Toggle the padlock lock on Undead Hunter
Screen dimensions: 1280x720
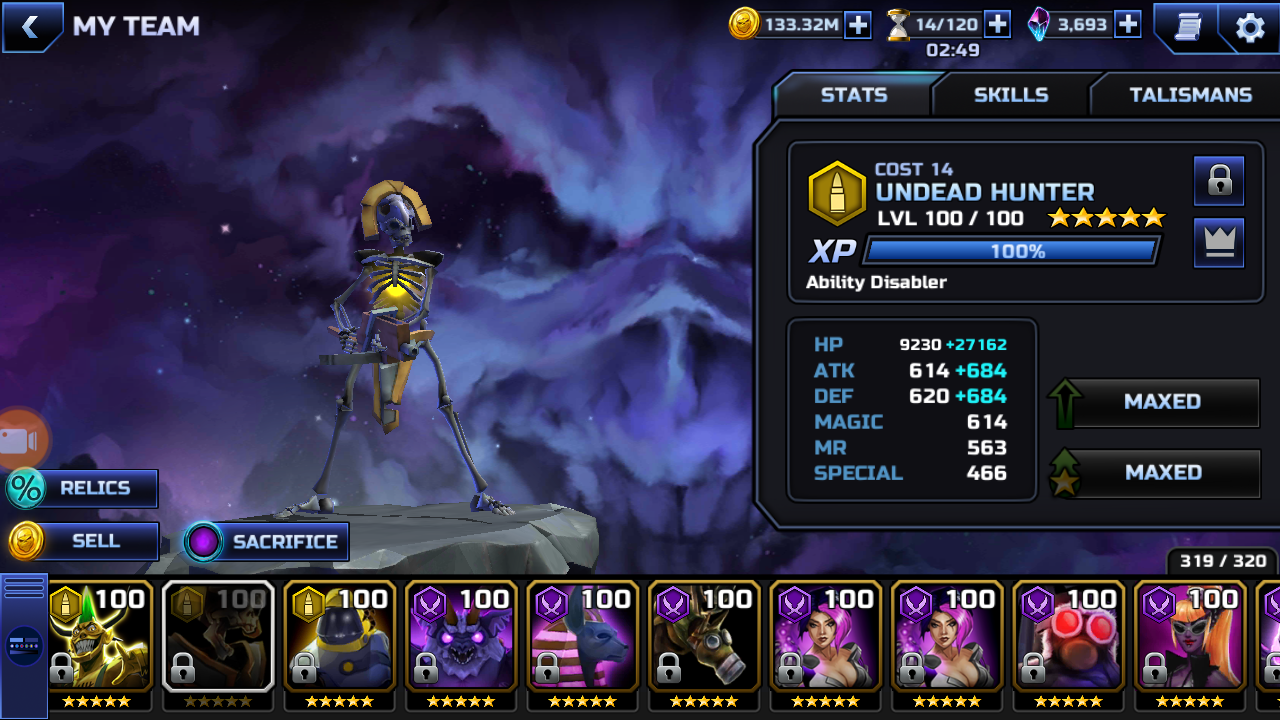[1219, 181]
